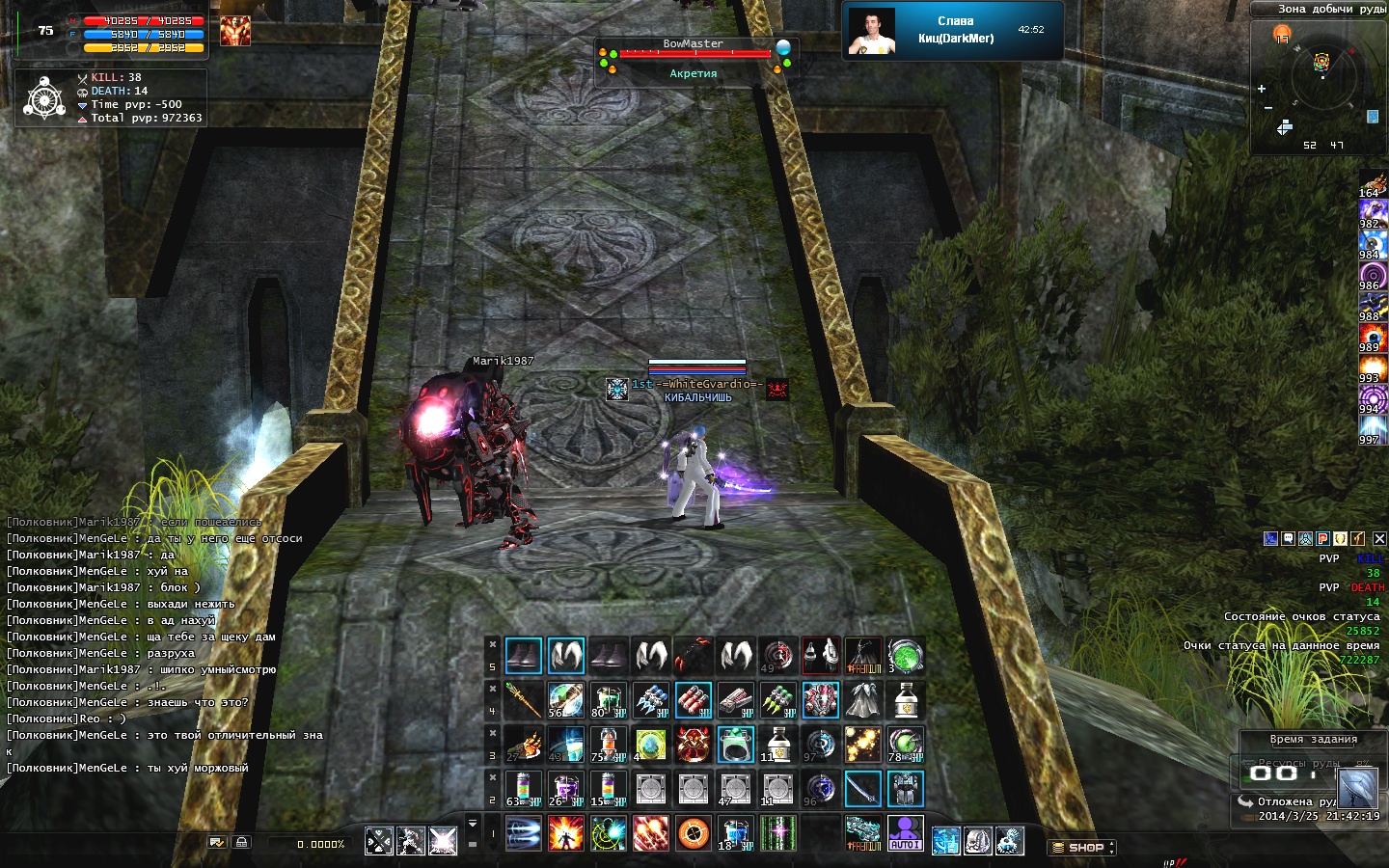Toggle the AUTO I hotbar slot

[905, 833]
